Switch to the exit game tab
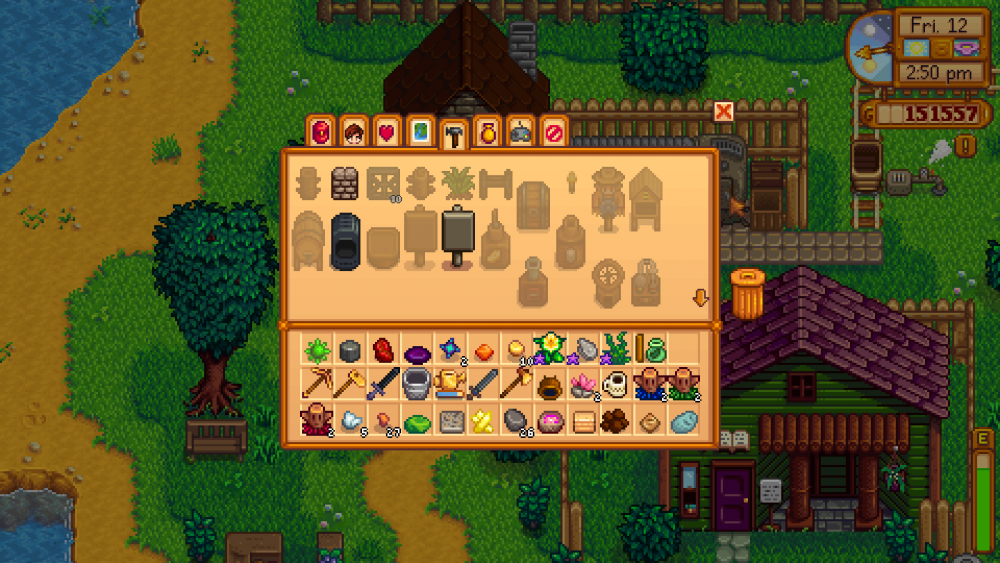1000x563 pixels. point(553,131)
